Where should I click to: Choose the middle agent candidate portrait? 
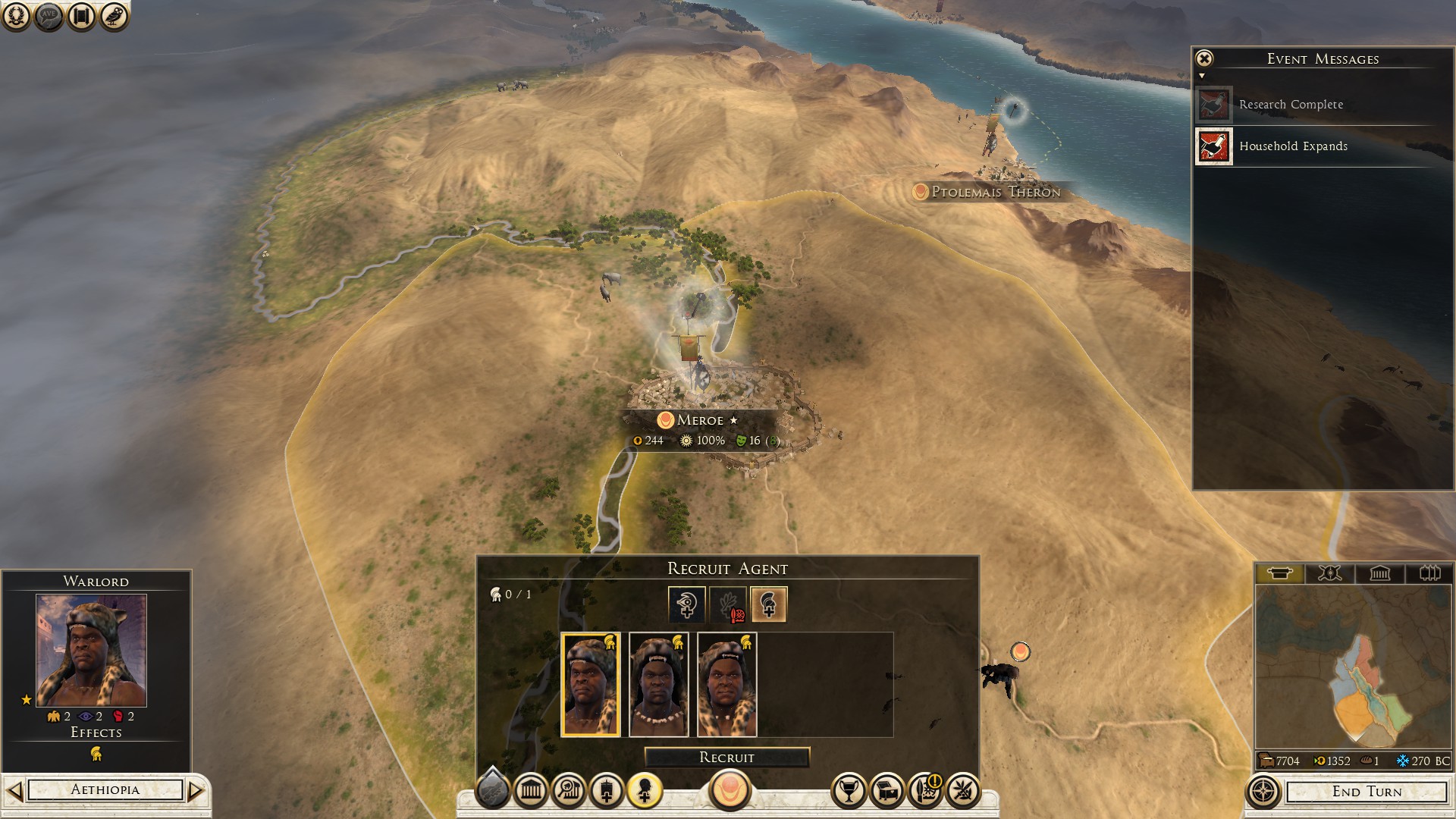click(x=658, y=685)
